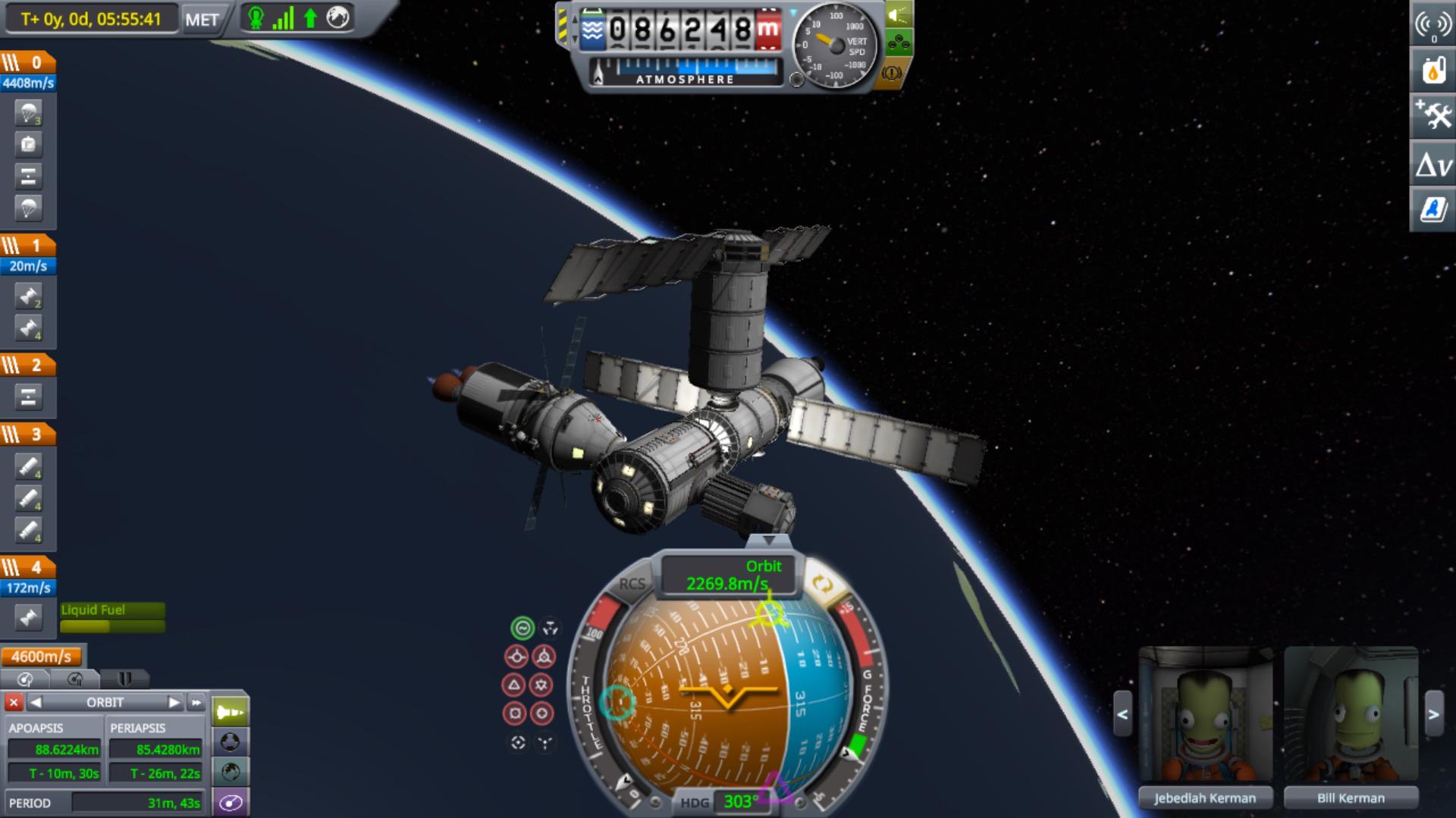Click the orange caution icon beside the altimeter
1456x818 pixels.
[892, 74]
